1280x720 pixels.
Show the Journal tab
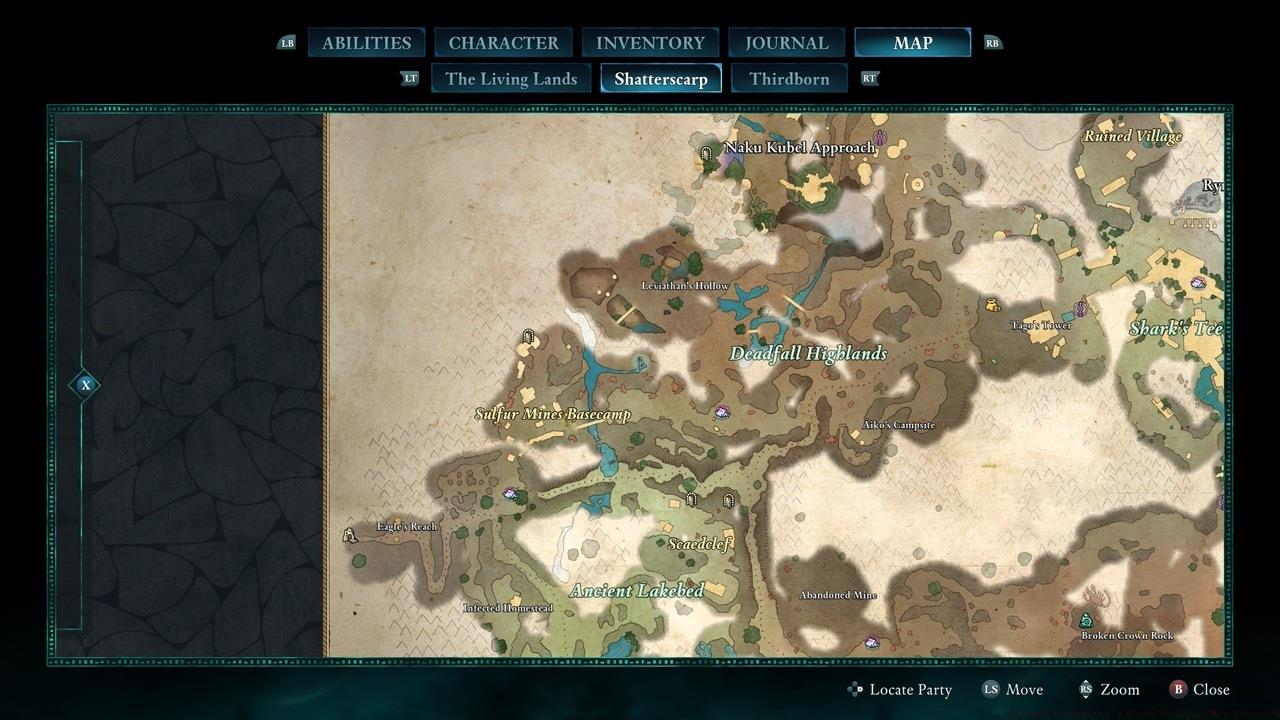[x=787, y=43]
